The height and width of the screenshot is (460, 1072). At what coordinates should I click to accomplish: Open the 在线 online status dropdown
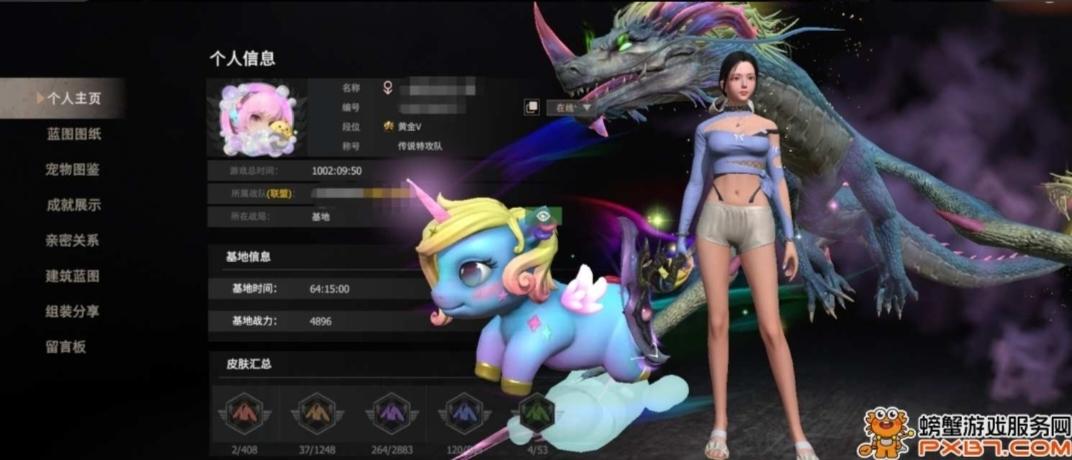(573, 107)
